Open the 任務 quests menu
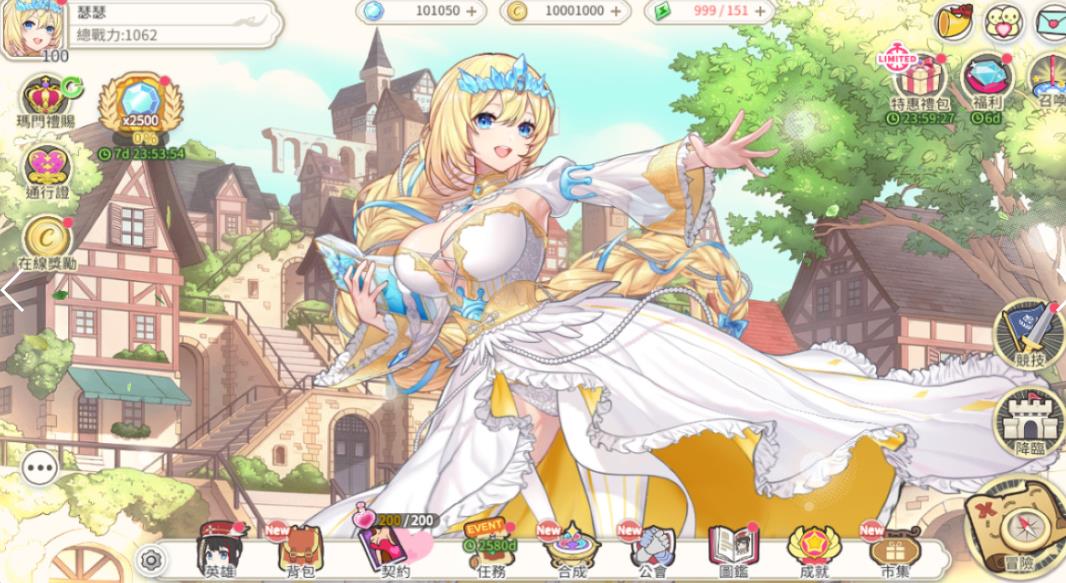 point(490,548)
